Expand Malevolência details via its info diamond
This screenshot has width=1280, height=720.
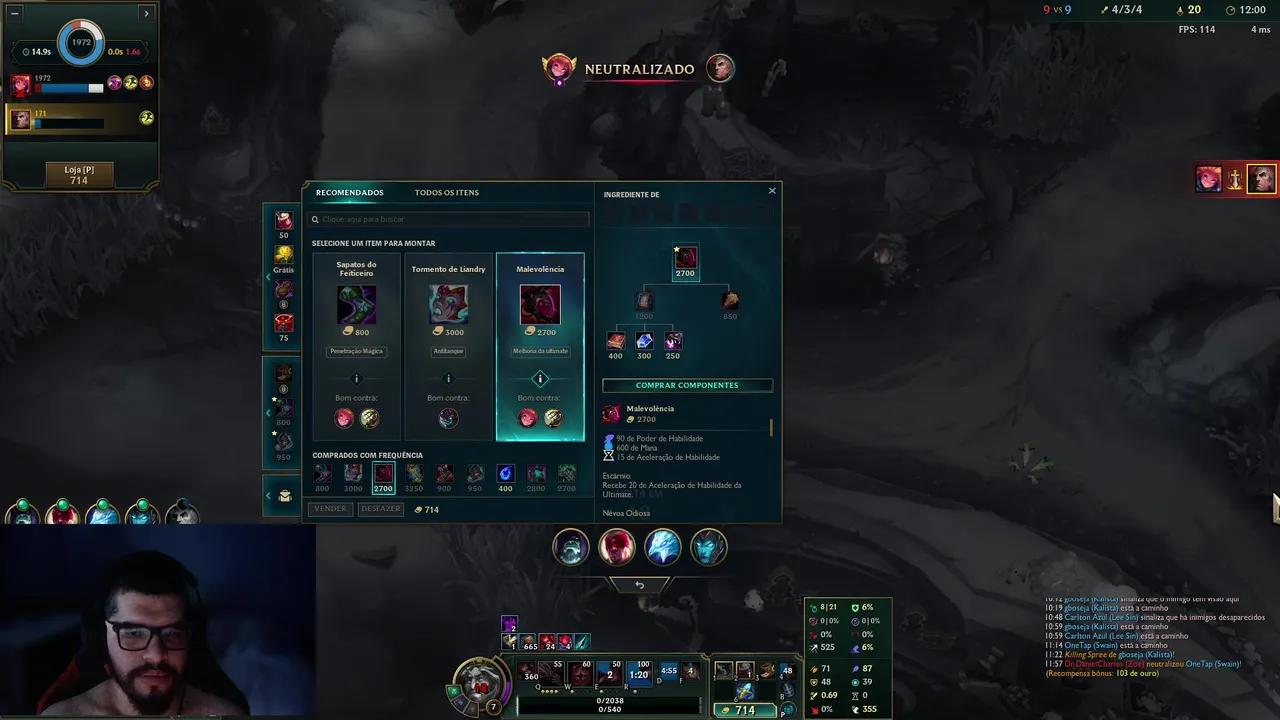point(540,379)
